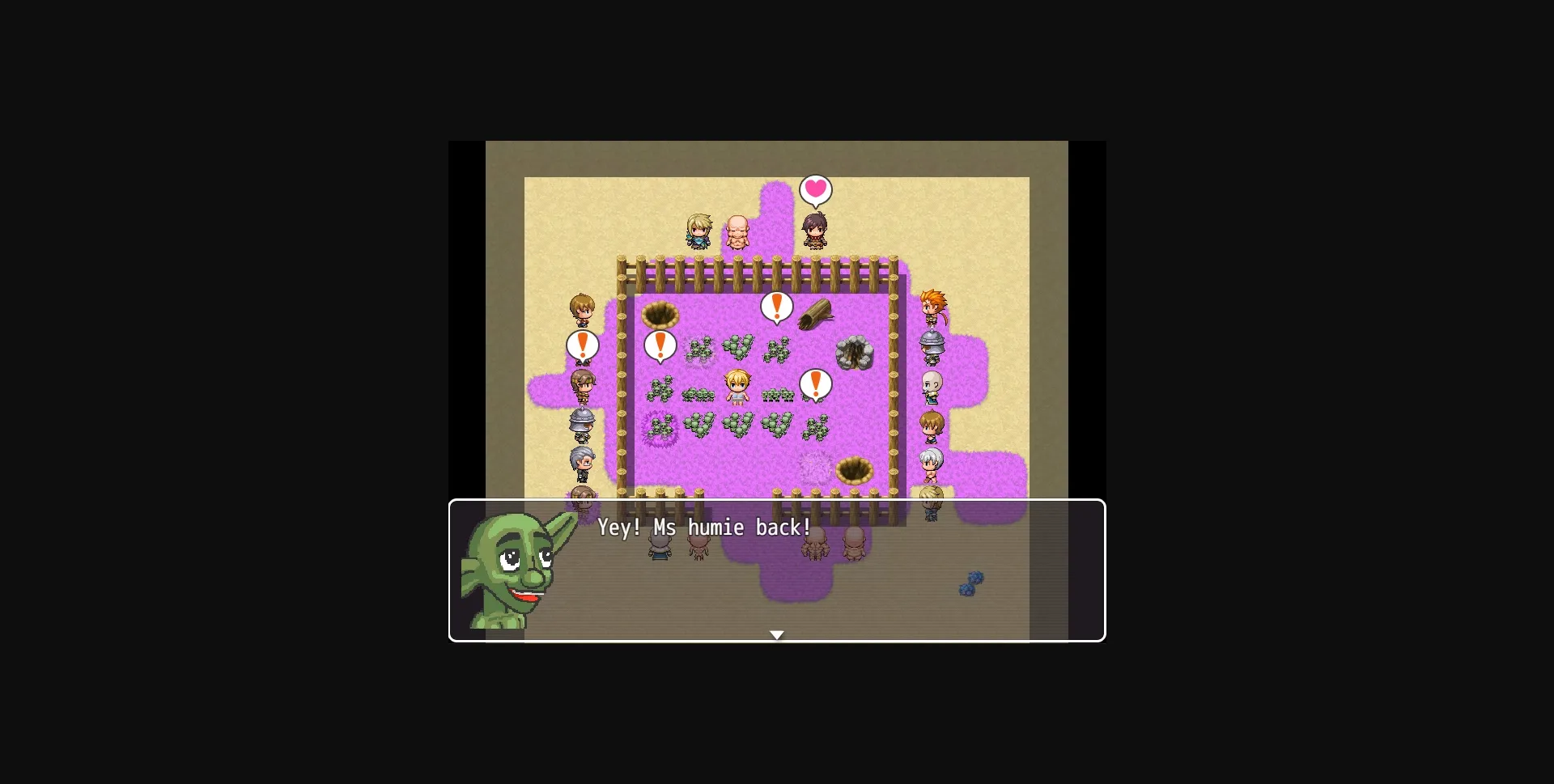Click the blue flowers near the bottom right
Viewport: 1554px width, 784px height.
tap(970, 583)
